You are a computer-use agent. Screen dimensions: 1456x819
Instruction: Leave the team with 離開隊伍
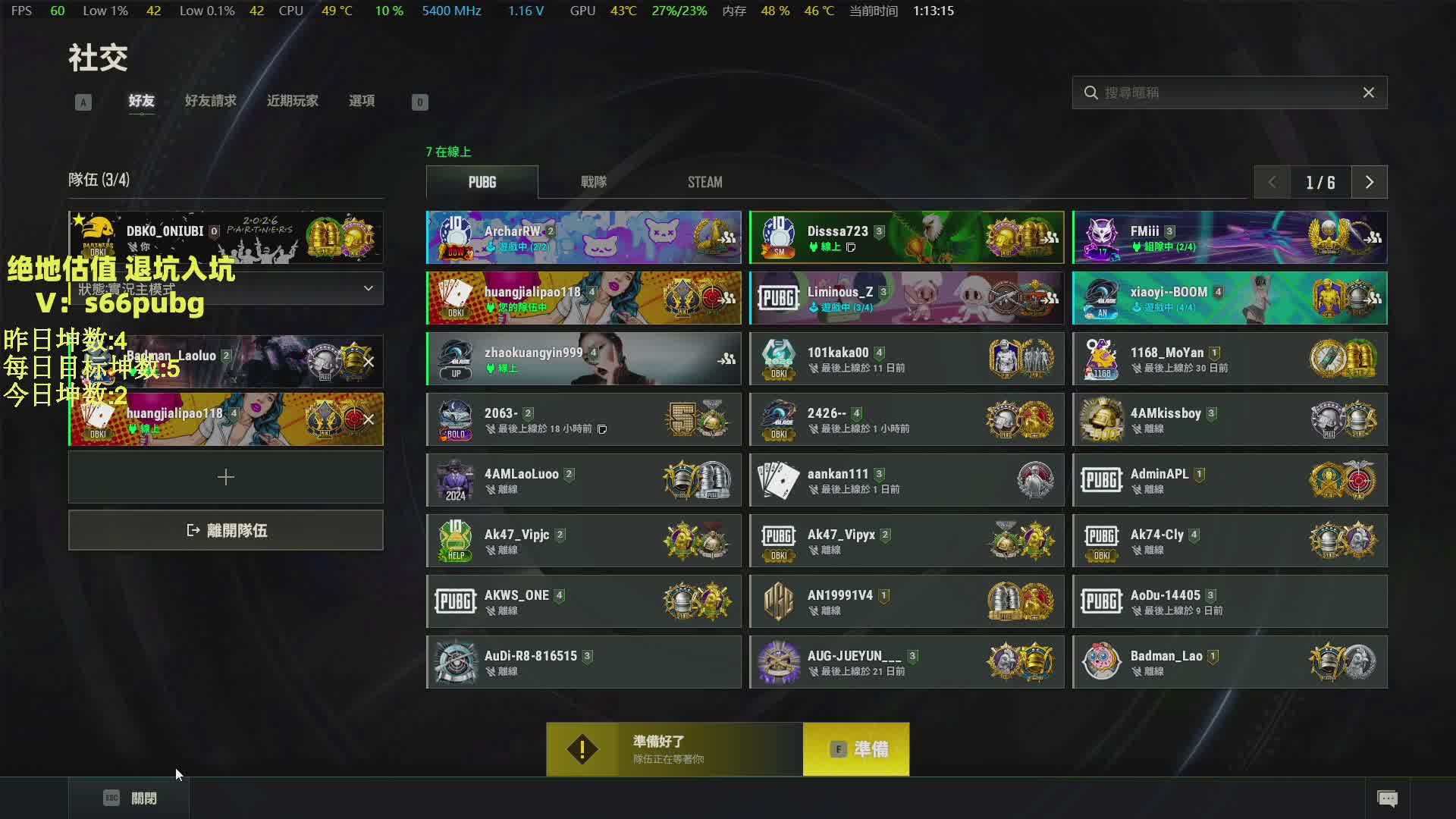pyautogui.click(x=226, y=530)
